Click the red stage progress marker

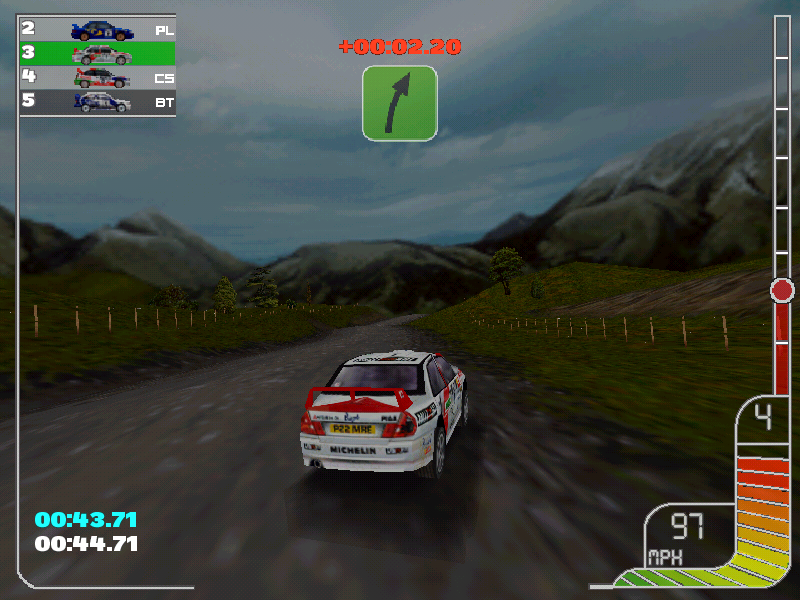click(782, 291)
